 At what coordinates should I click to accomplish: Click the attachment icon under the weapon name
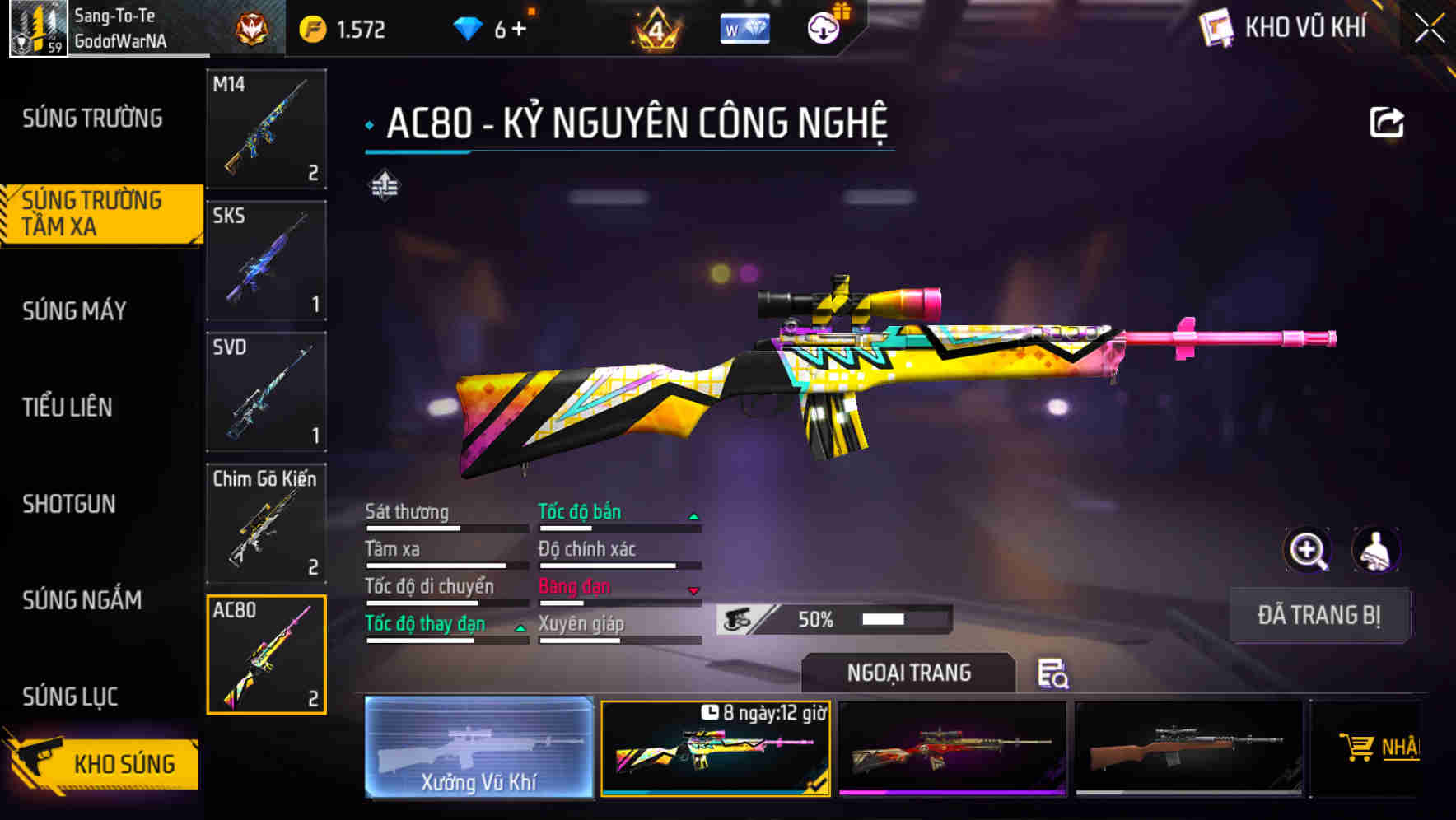(386, 184)
